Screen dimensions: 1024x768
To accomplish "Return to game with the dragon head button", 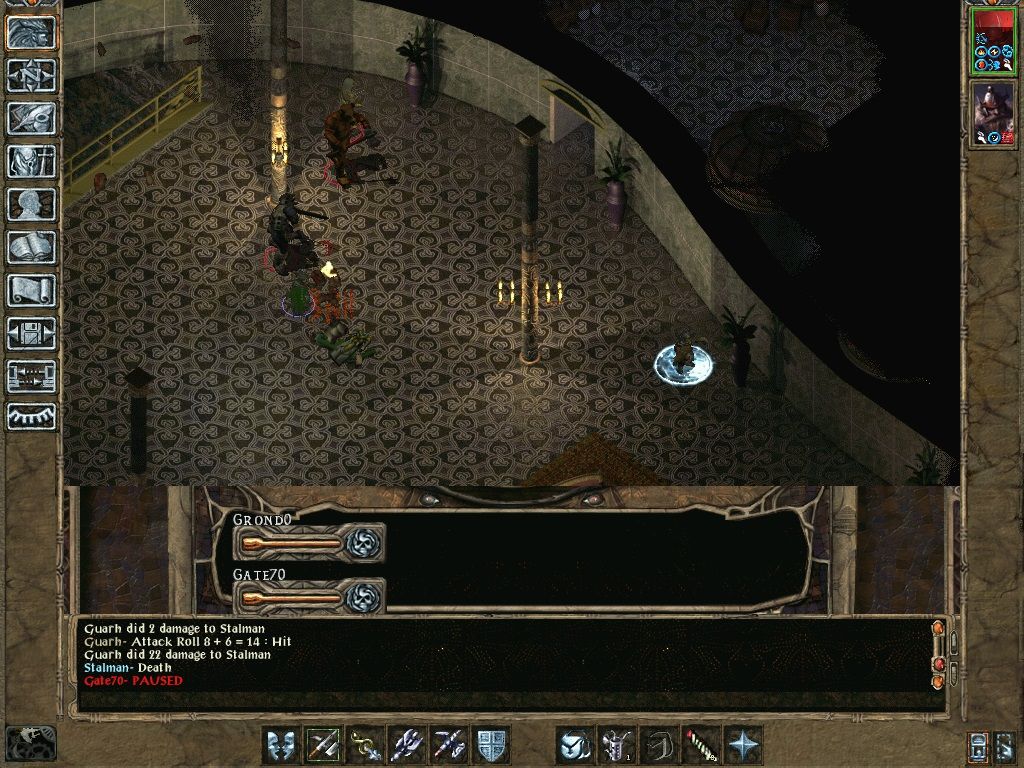I will 32,32.
